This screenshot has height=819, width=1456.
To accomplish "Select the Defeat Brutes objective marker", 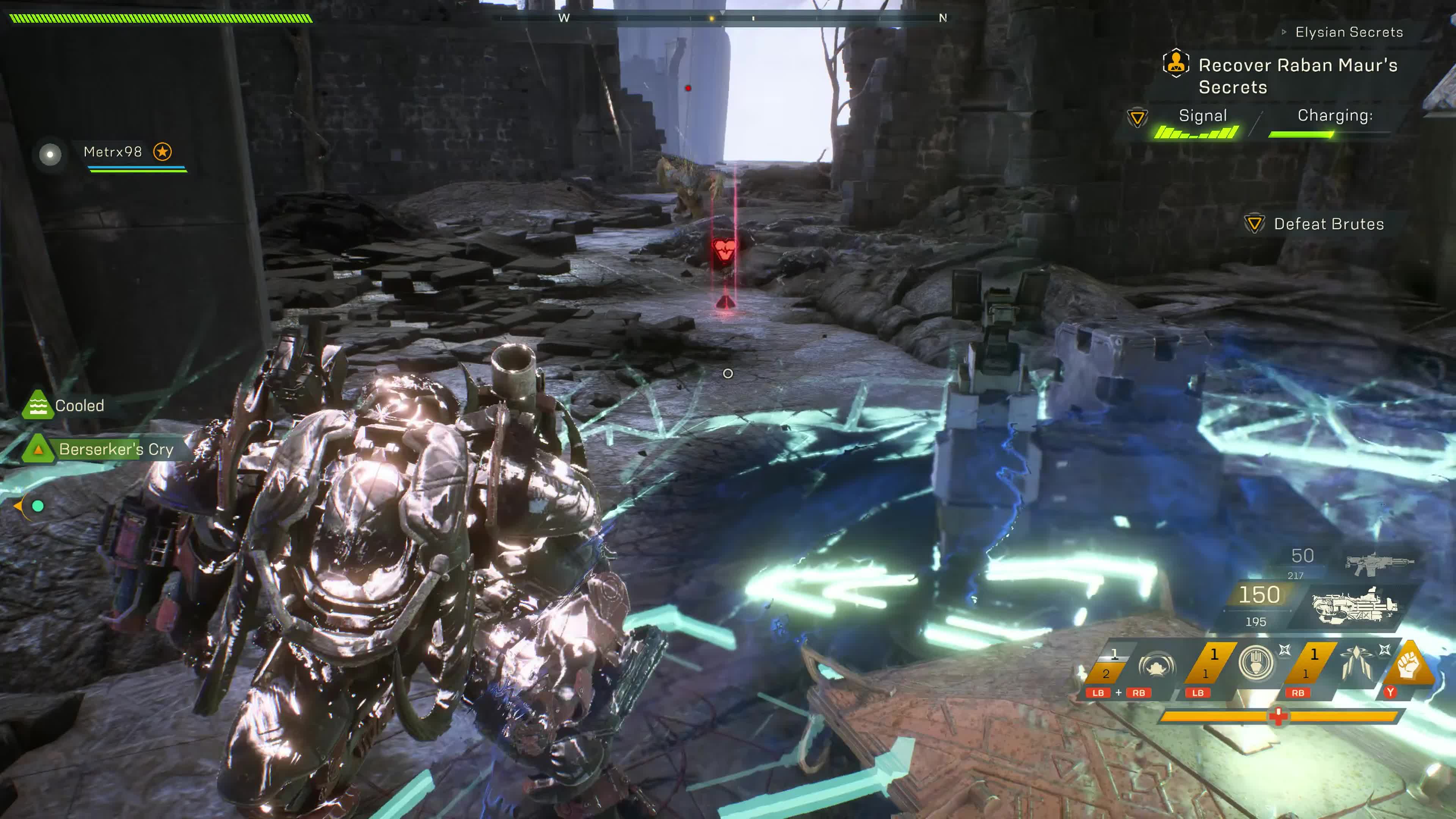I will click(1254, 224).
